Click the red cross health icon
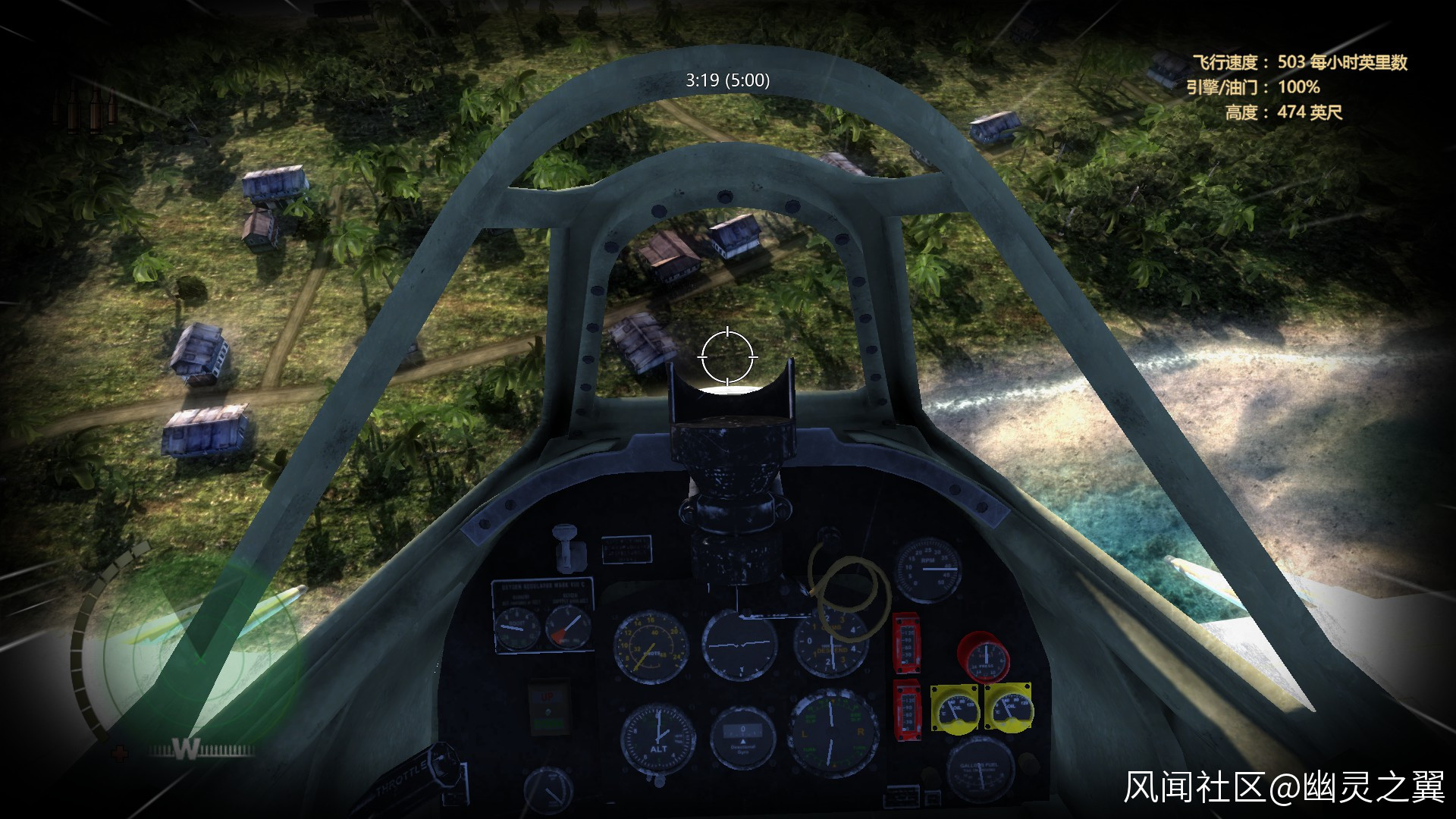Screen dimensions: 1456x819 (x=120, y=753)
